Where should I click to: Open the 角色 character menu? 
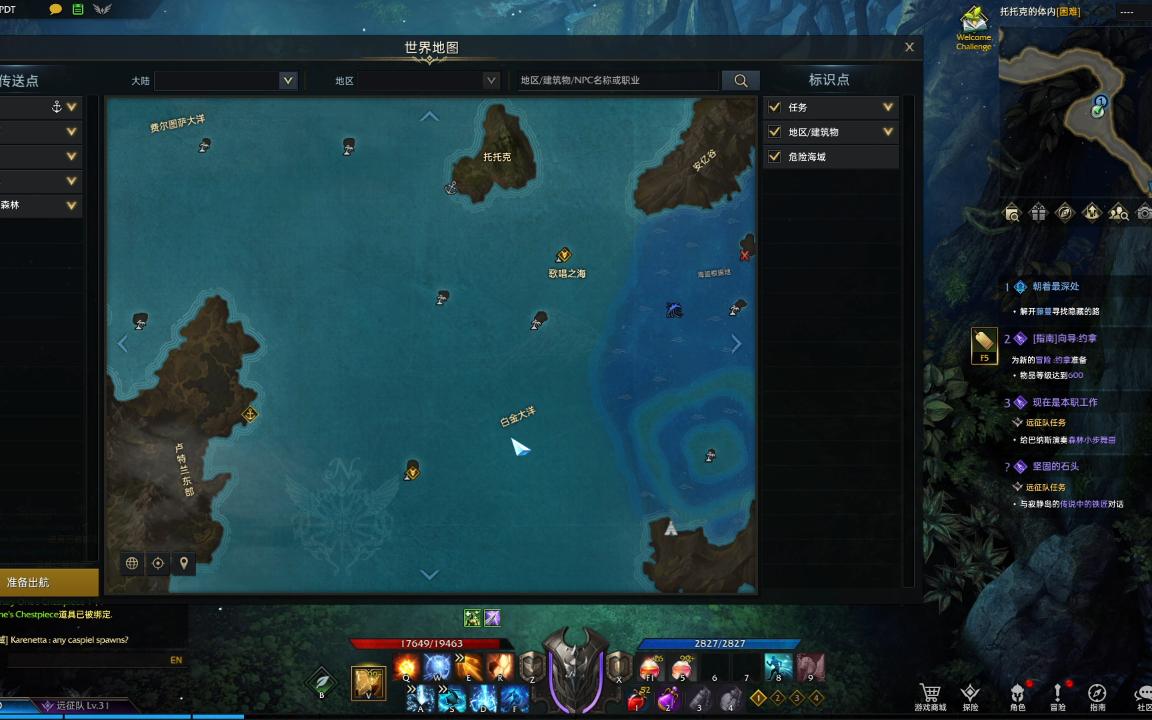coord(1017,696)
